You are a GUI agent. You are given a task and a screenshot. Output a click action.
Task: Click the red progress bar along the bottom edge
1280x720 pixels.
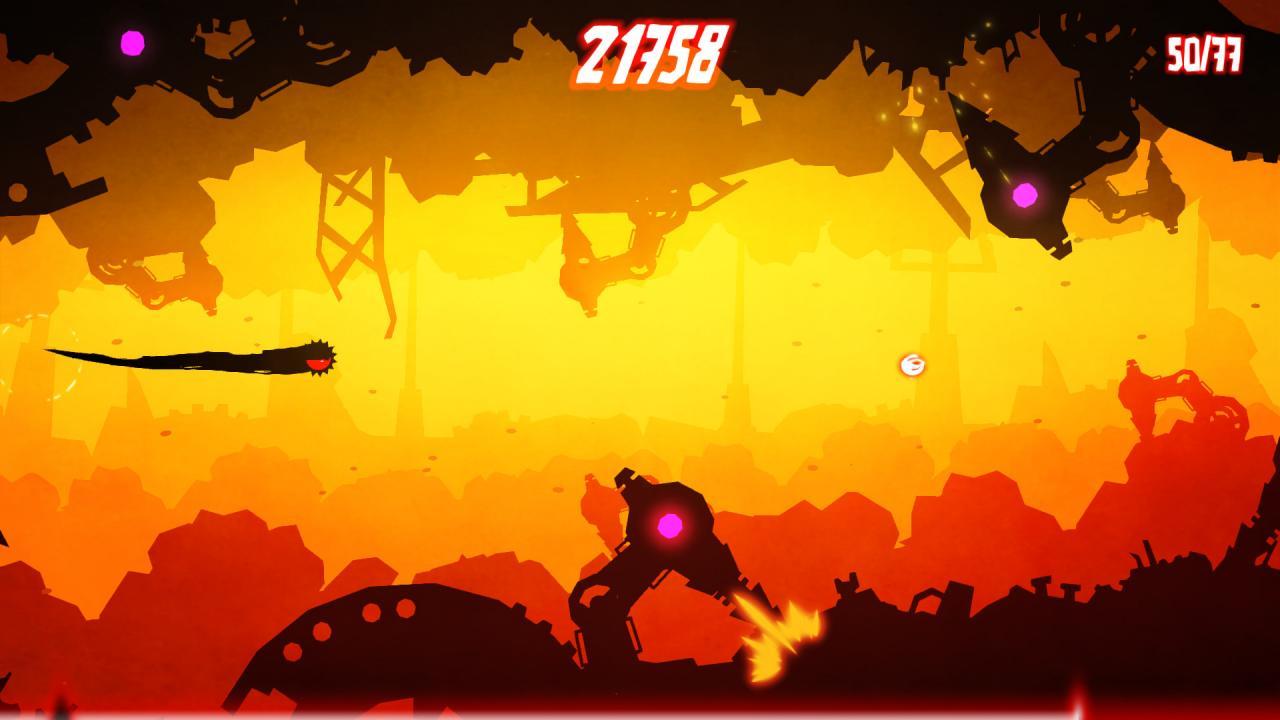[x=640, y=712]
